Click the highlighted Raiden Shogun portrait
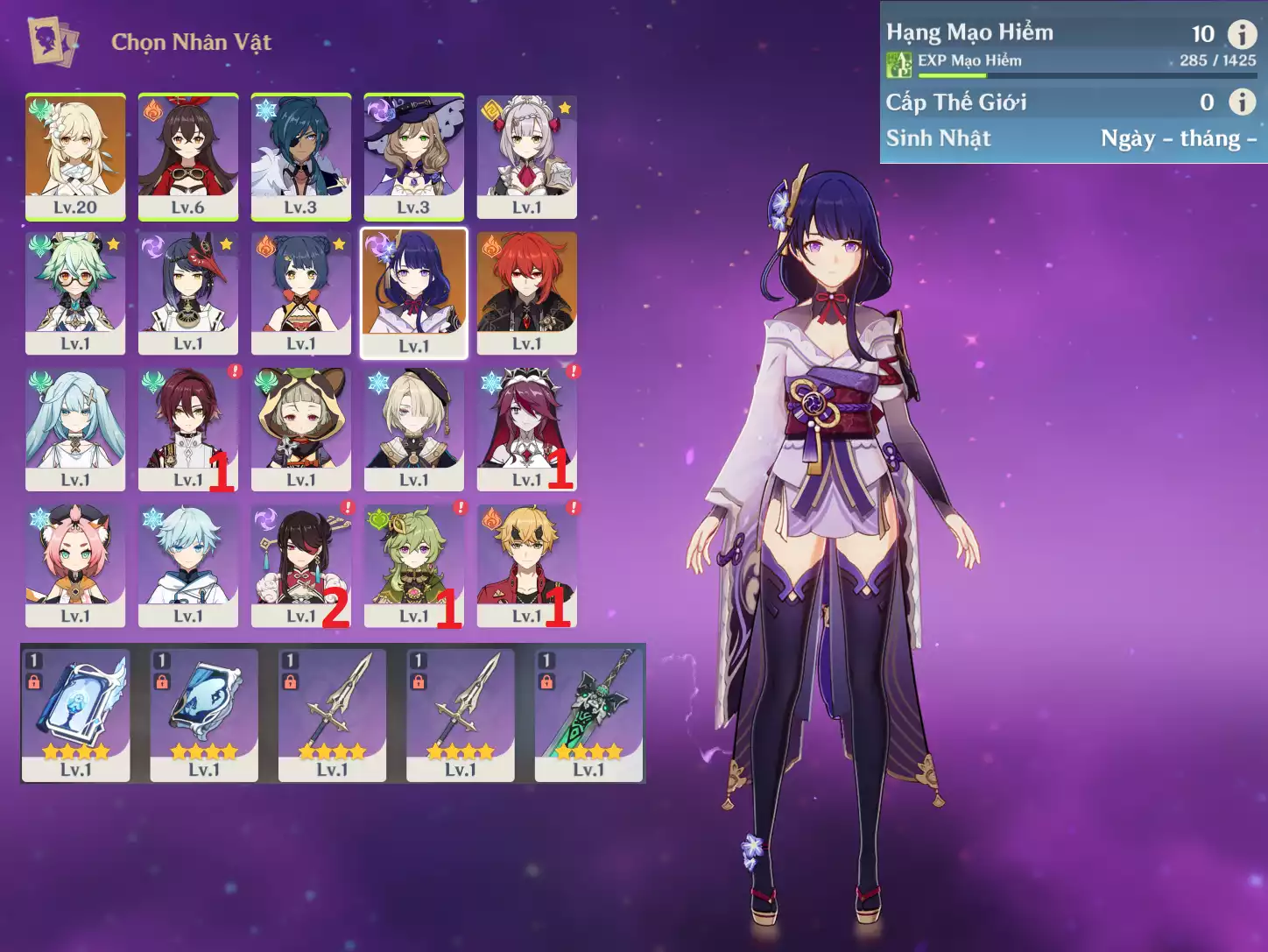This screenshot has width=1268, height=952. coord(414,293)
